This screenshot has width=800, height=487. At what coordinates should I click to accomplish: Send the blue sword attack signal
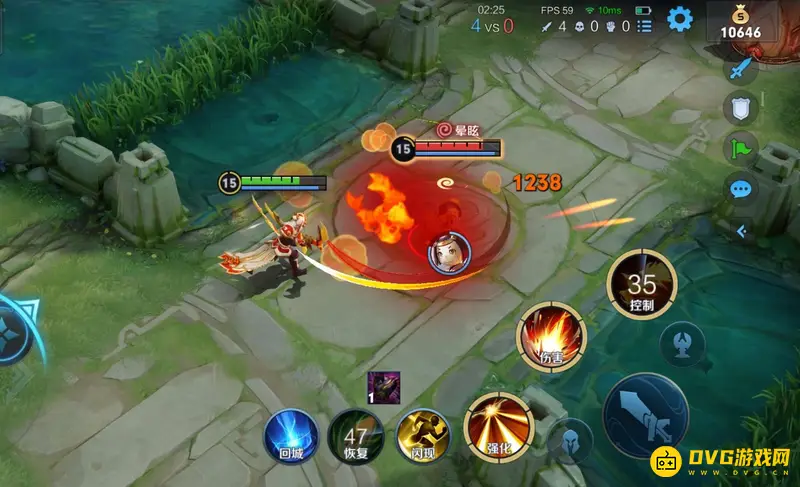pyautogui.click(x=740, y=70)
